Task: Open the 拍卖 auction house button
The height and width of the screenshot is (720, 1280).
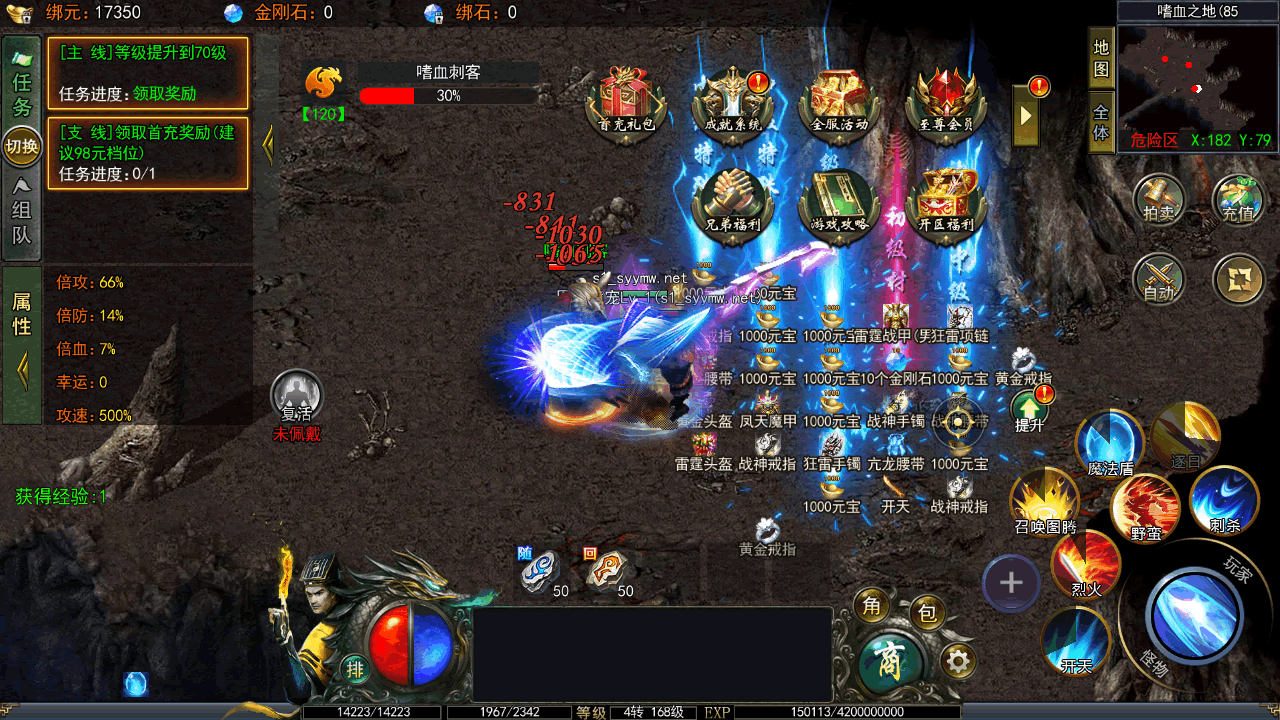Action: (1159, 198)
